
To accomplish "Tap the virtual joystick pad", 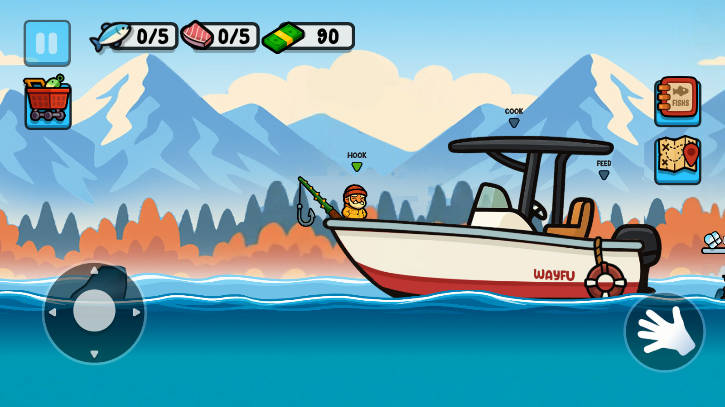I will 94,312.
